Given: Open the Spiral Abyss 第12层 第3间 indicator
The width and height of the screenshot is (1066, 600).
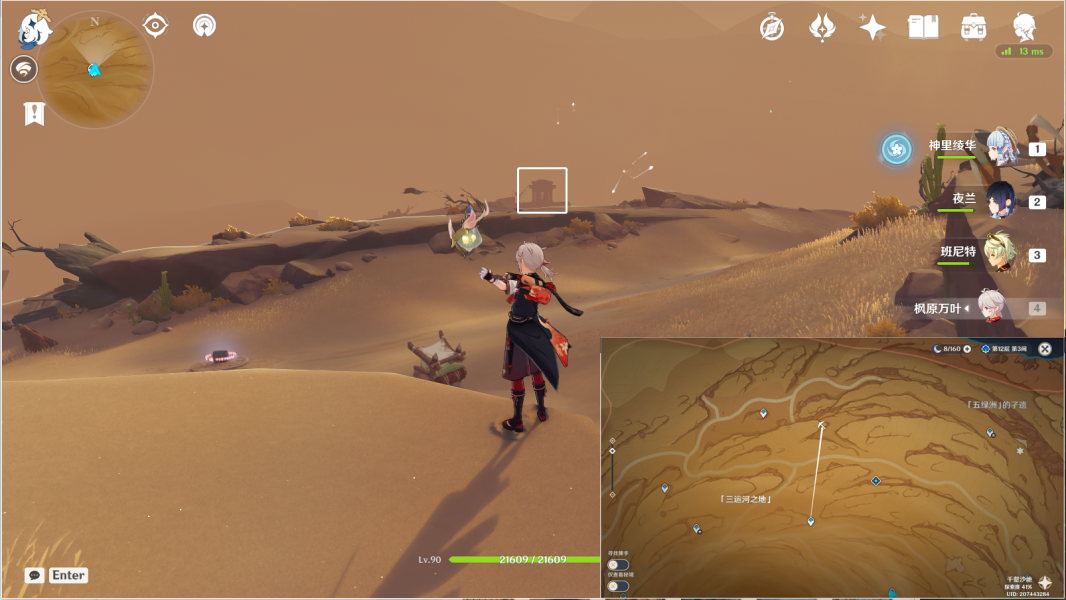Looking at the screenshot, I should [1005, 349].
